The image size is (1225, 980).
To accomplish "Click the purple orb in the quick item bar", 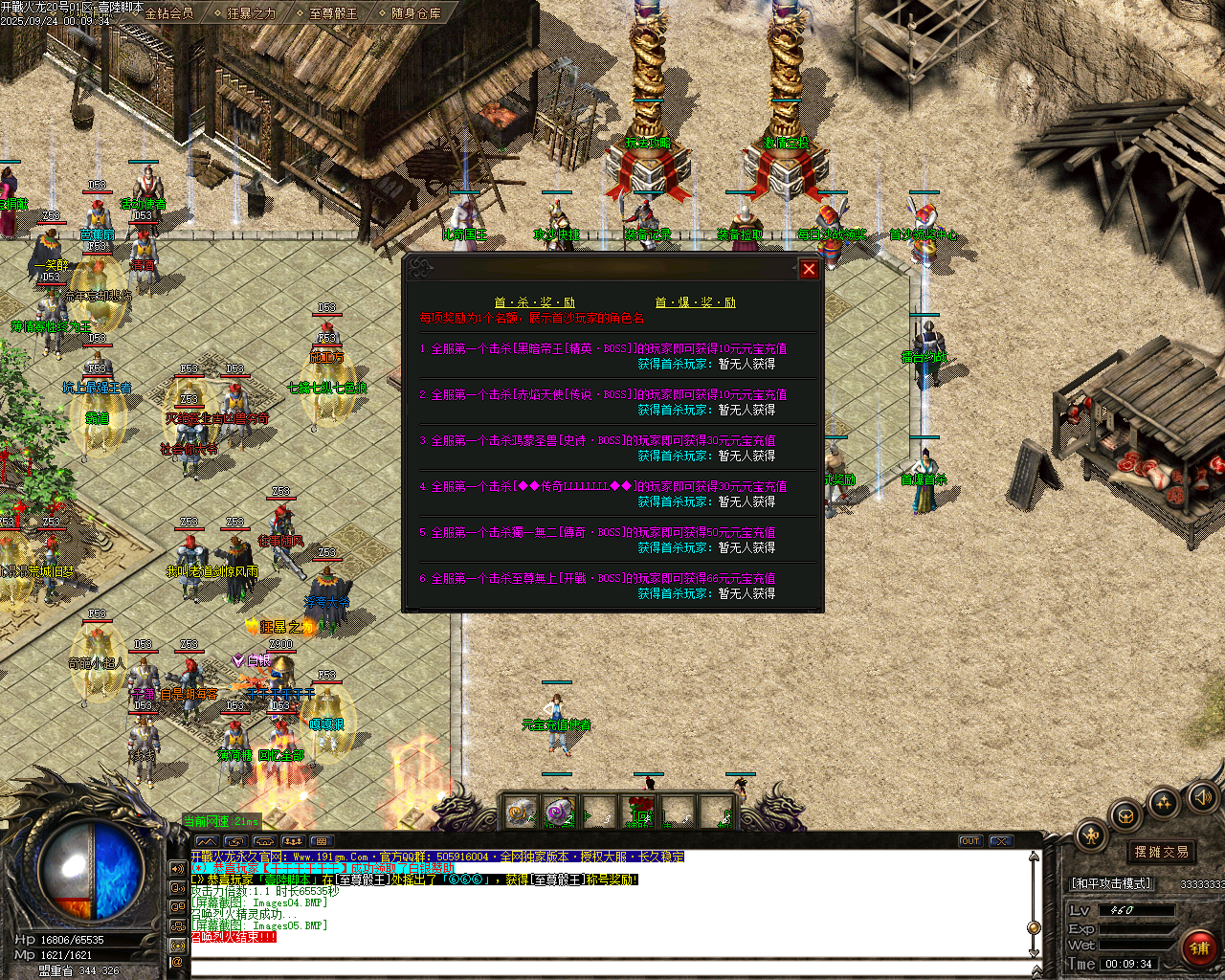I will (x=558, y=812).
